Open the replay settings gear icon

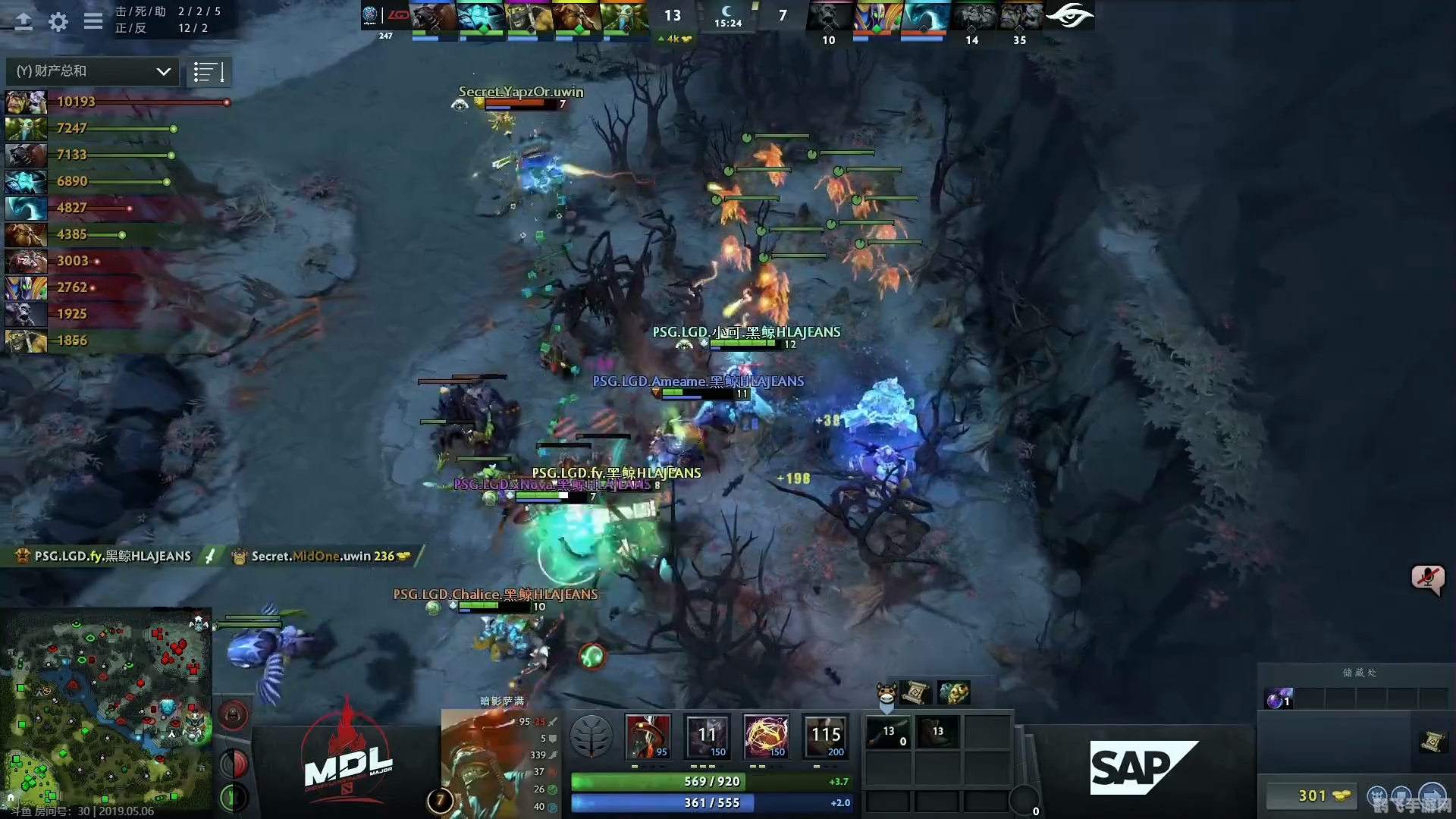pyautogui.click(x=58, y=22)
